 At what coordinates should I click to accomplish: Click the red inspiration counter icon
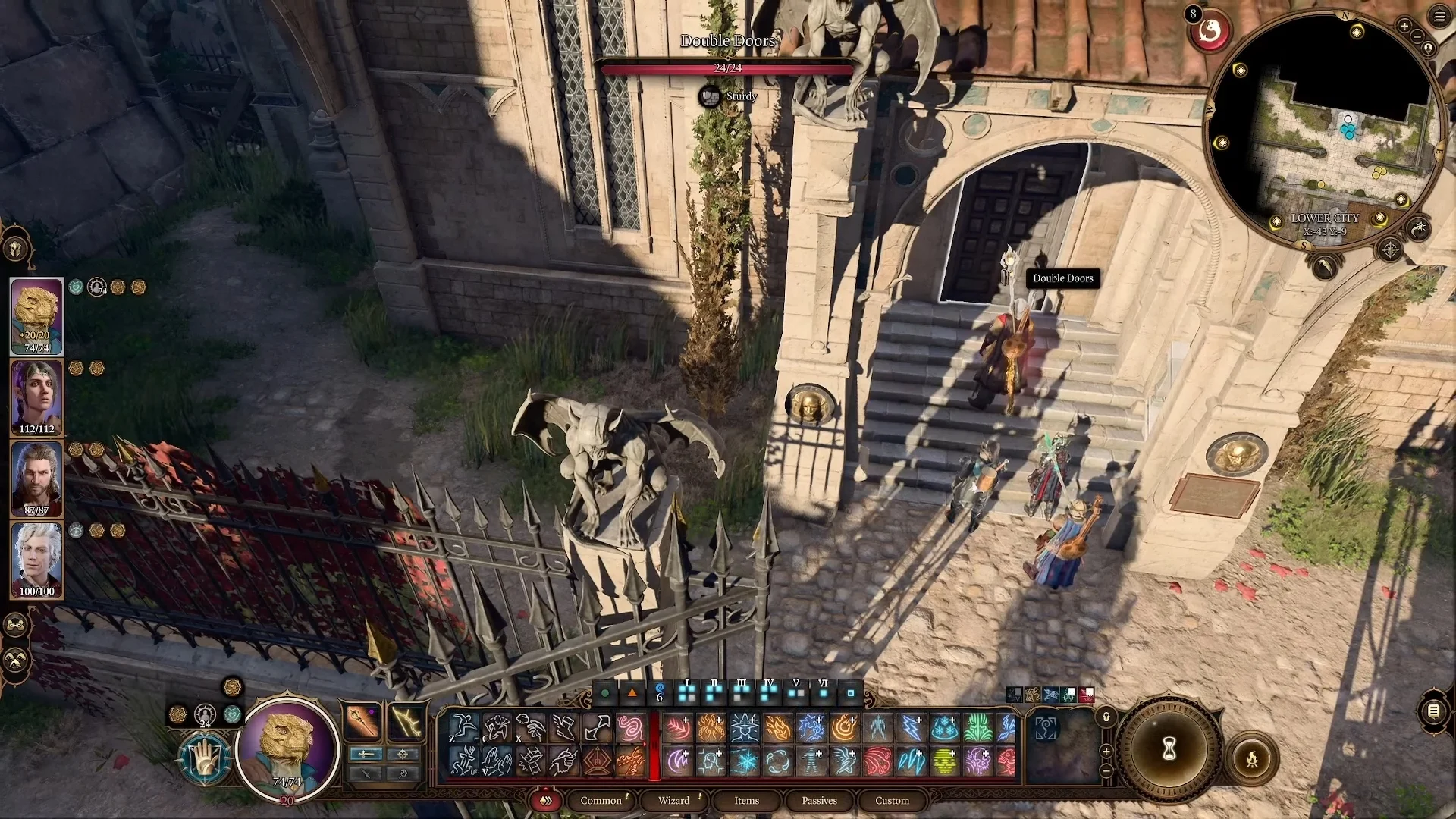coord(1210,32)
